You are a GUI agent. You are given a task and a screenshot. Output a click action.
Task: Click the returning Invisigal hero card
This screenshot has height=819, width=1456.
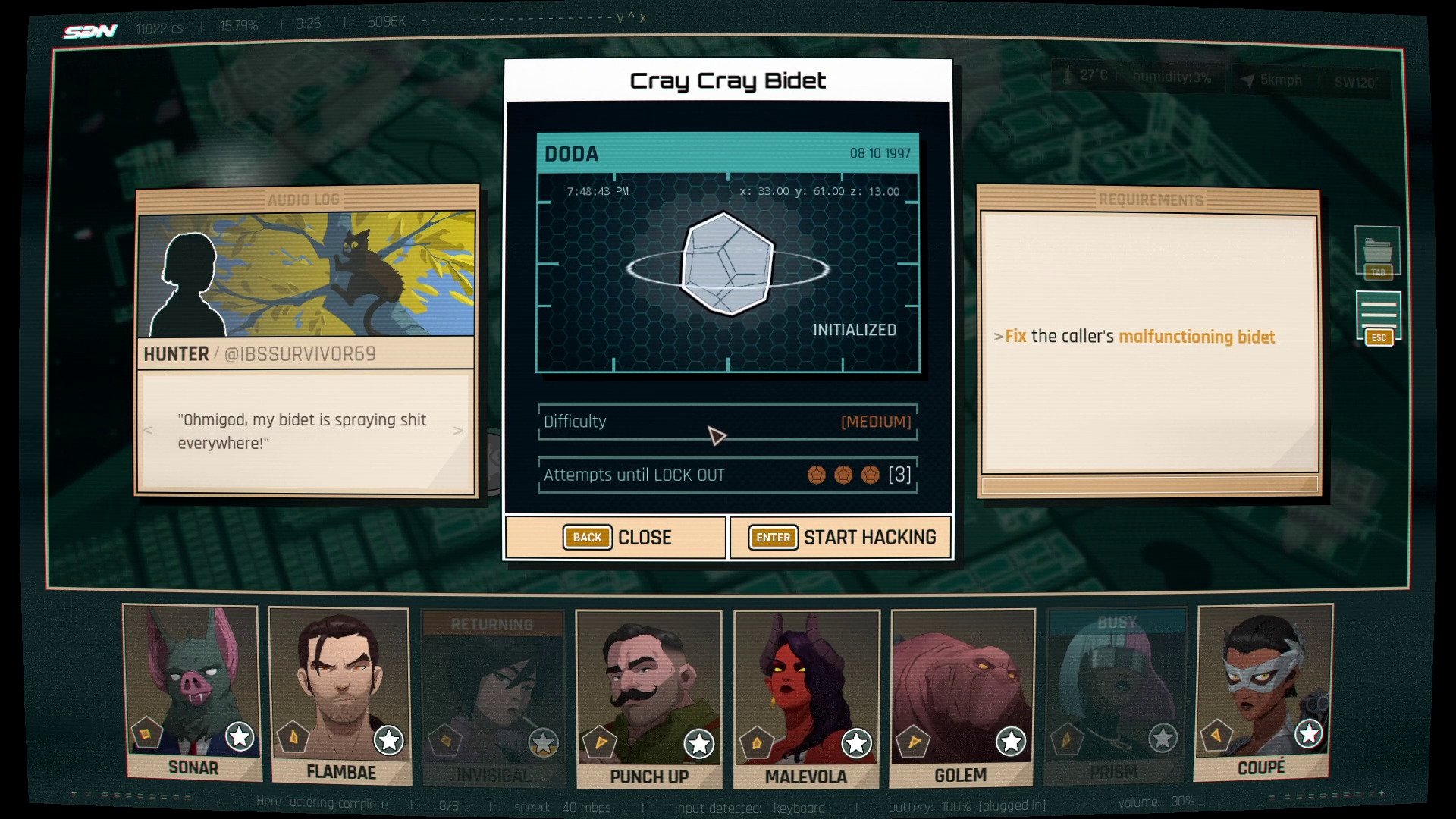coord(493,696)
